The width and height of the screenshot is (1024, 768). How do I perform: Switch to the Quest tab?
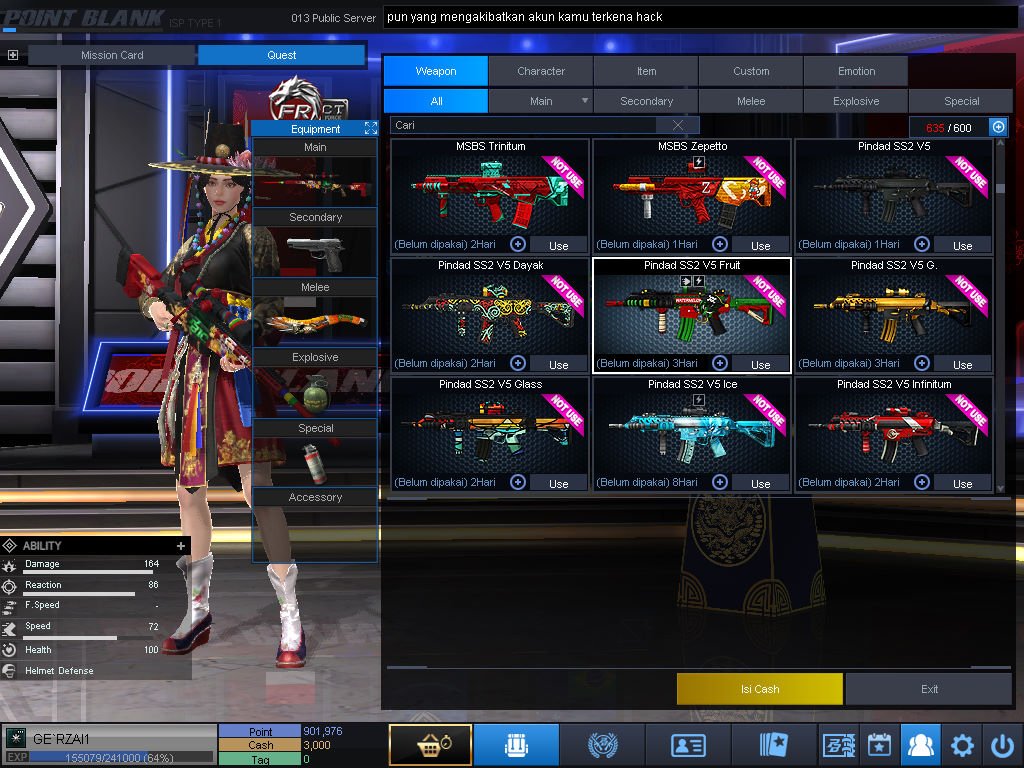[282, 55]
